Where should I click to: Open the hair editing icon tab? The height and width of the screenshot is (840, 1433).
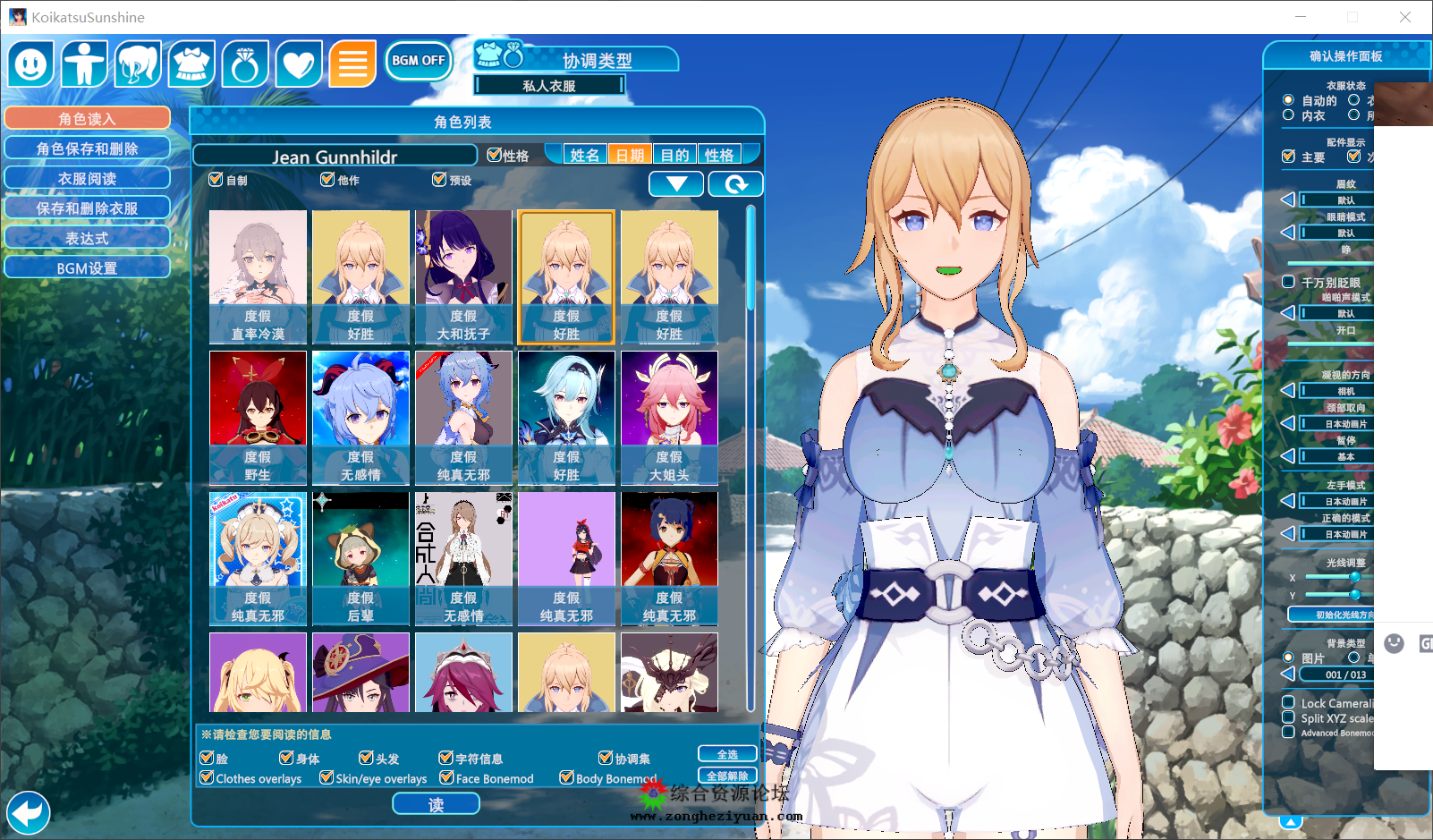tap(138, 64)
